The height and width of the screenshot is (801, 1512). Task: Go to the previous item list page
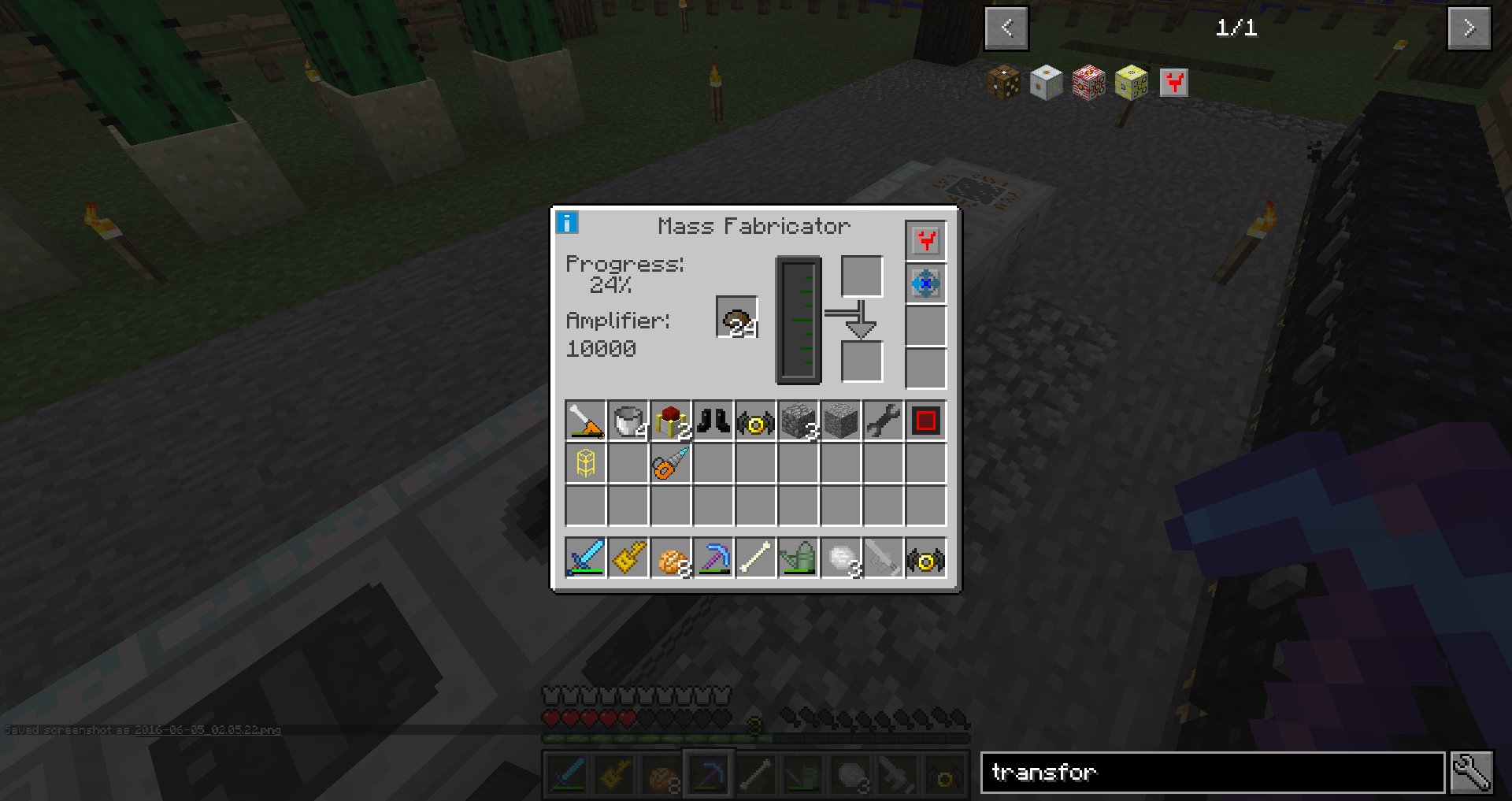[x=1006, y=28]
